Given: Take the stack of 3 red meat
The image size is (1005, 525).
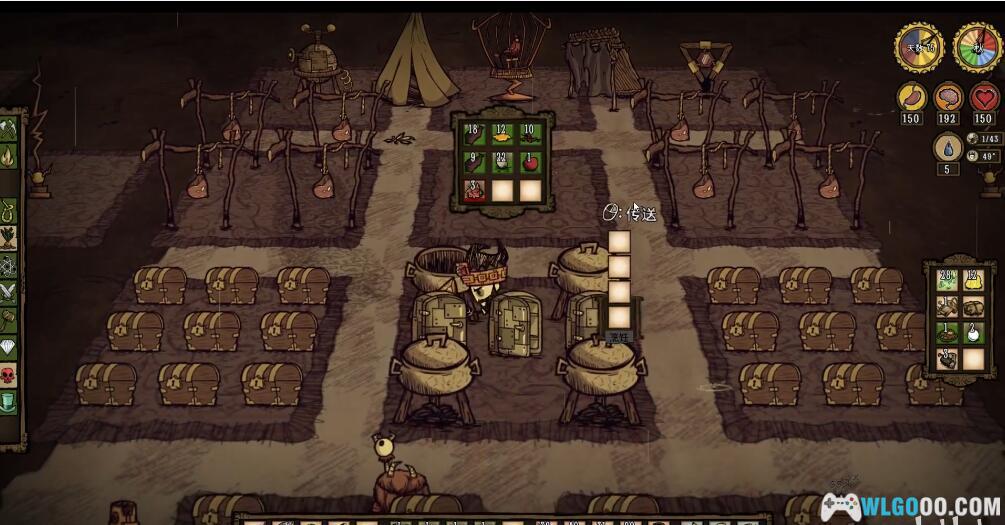Looking at the screenshot, I should 475,189.
